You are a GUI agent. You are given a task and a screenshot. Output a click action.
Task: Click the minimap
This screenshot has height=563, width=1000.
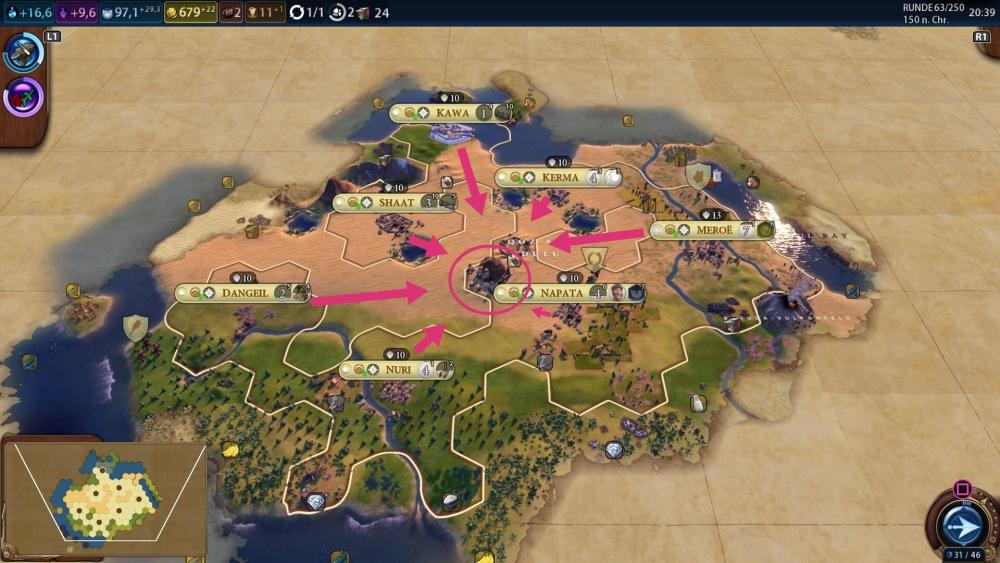104,497
